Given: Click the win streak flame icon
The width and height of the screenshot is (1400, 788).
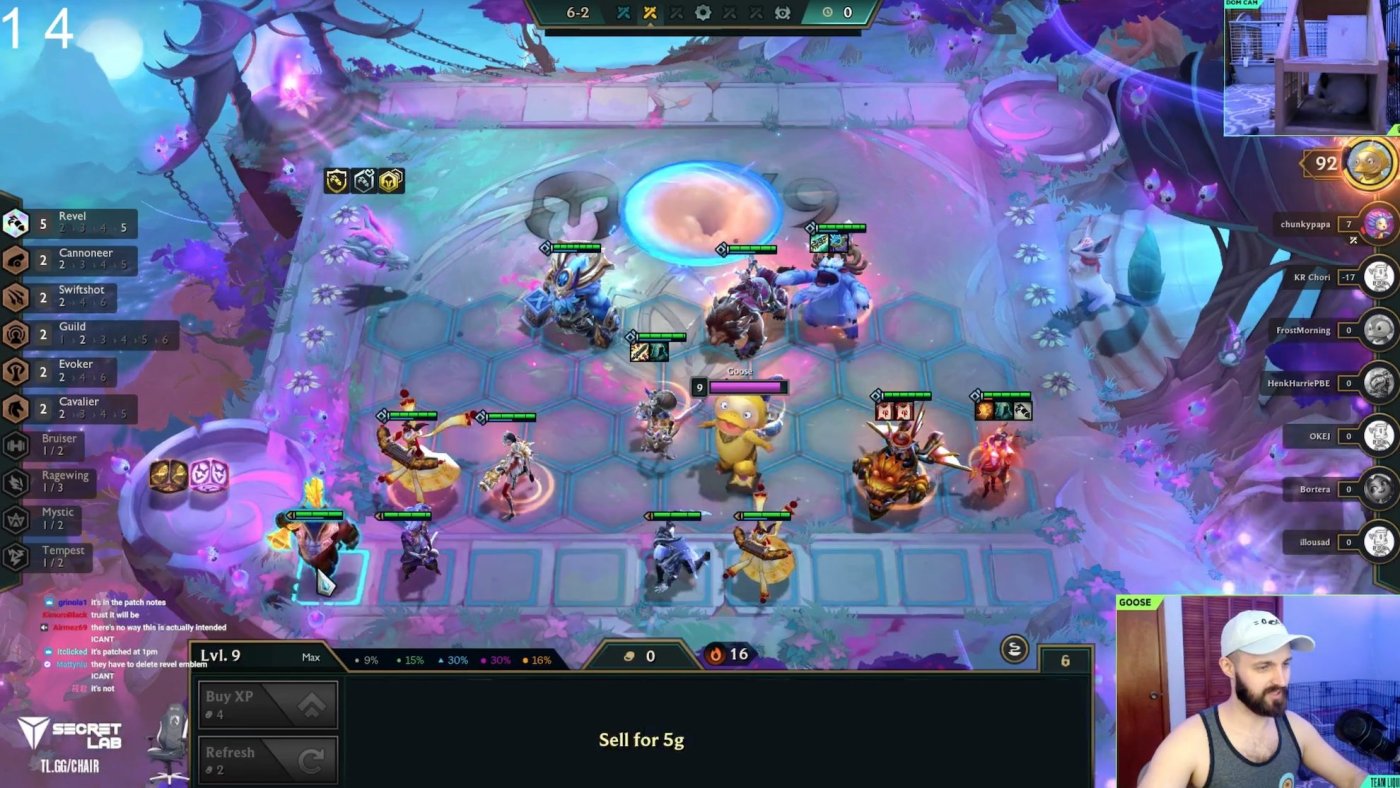Looking at the screenshot, I should [x=716, y=655].
